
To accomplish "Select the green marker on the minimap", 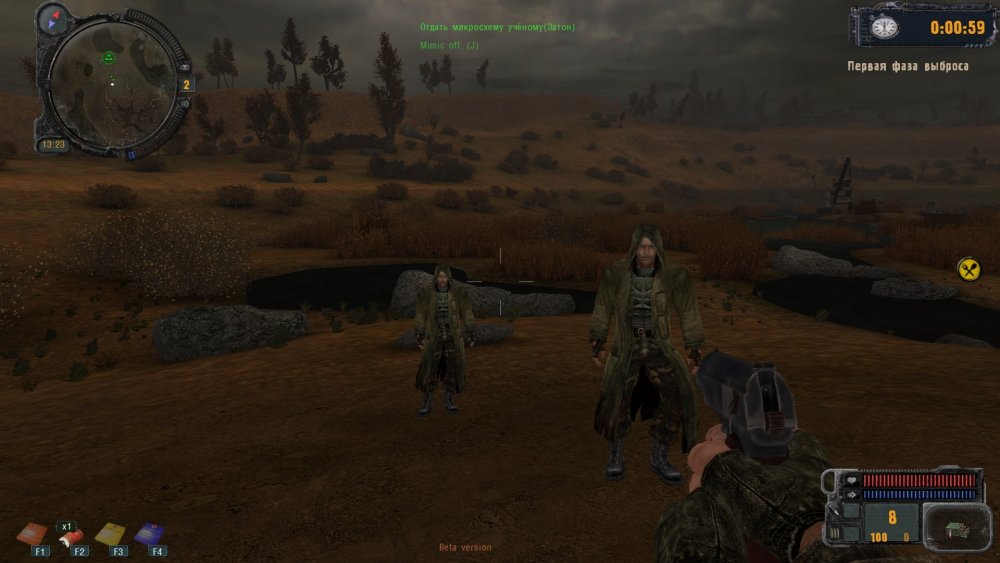I will pos(108,58).
